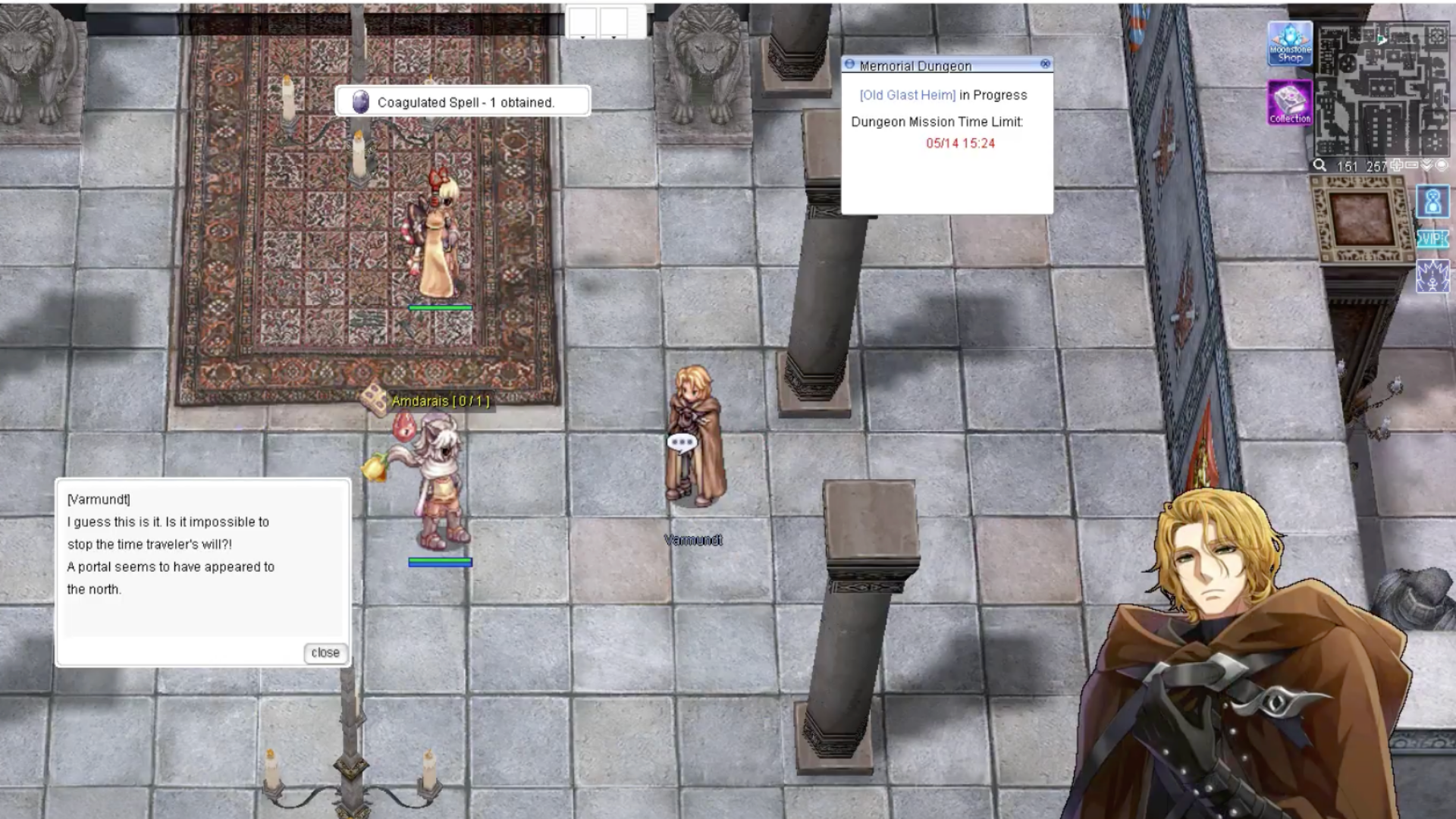Zoom out the minimap with minus button
This screenshot has height=819, width=1456.
pyautogui.click(x=1411, y=165)
